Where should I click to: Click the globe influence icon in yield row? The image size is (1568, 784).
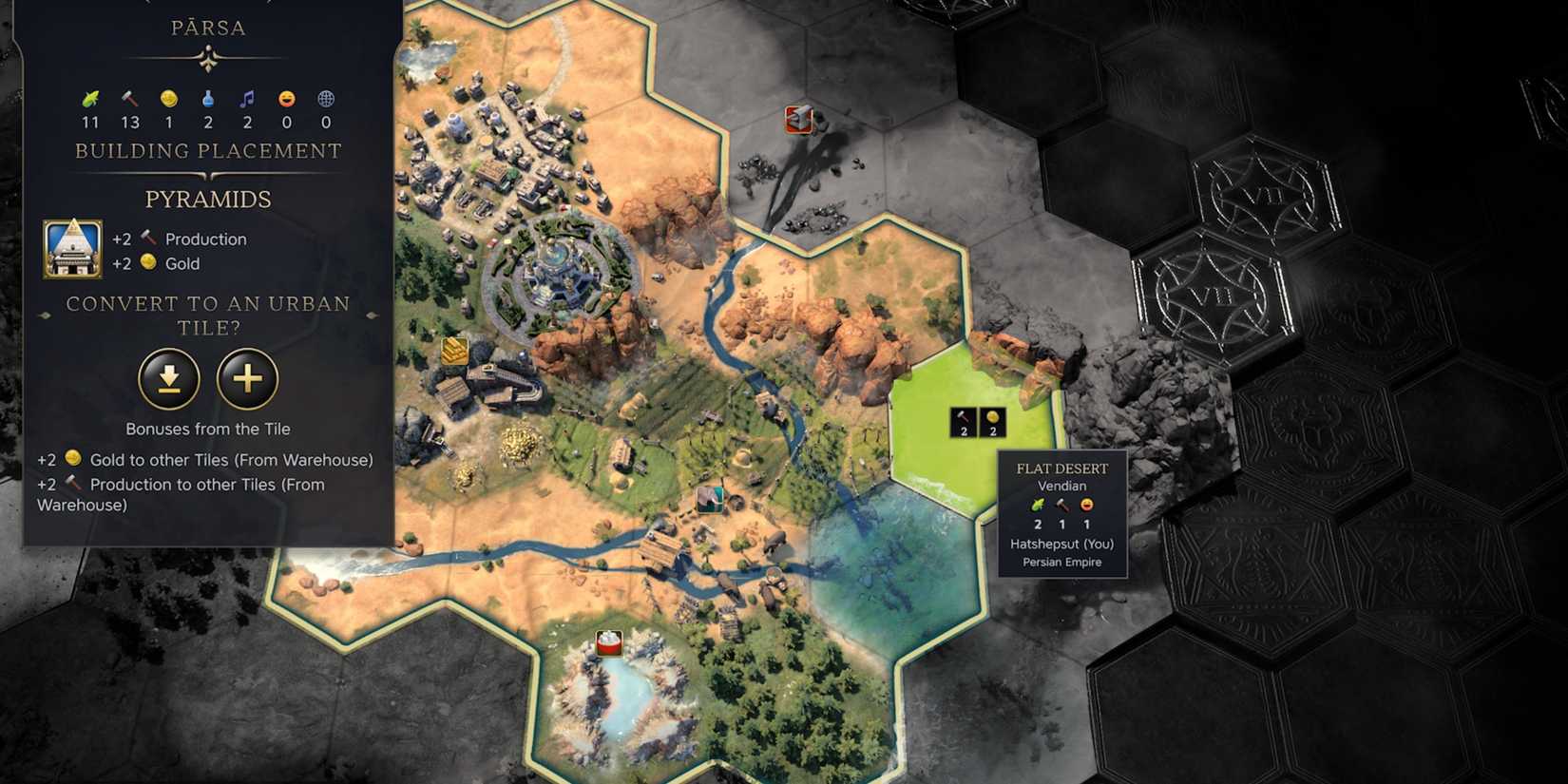(x=326, y=98)
